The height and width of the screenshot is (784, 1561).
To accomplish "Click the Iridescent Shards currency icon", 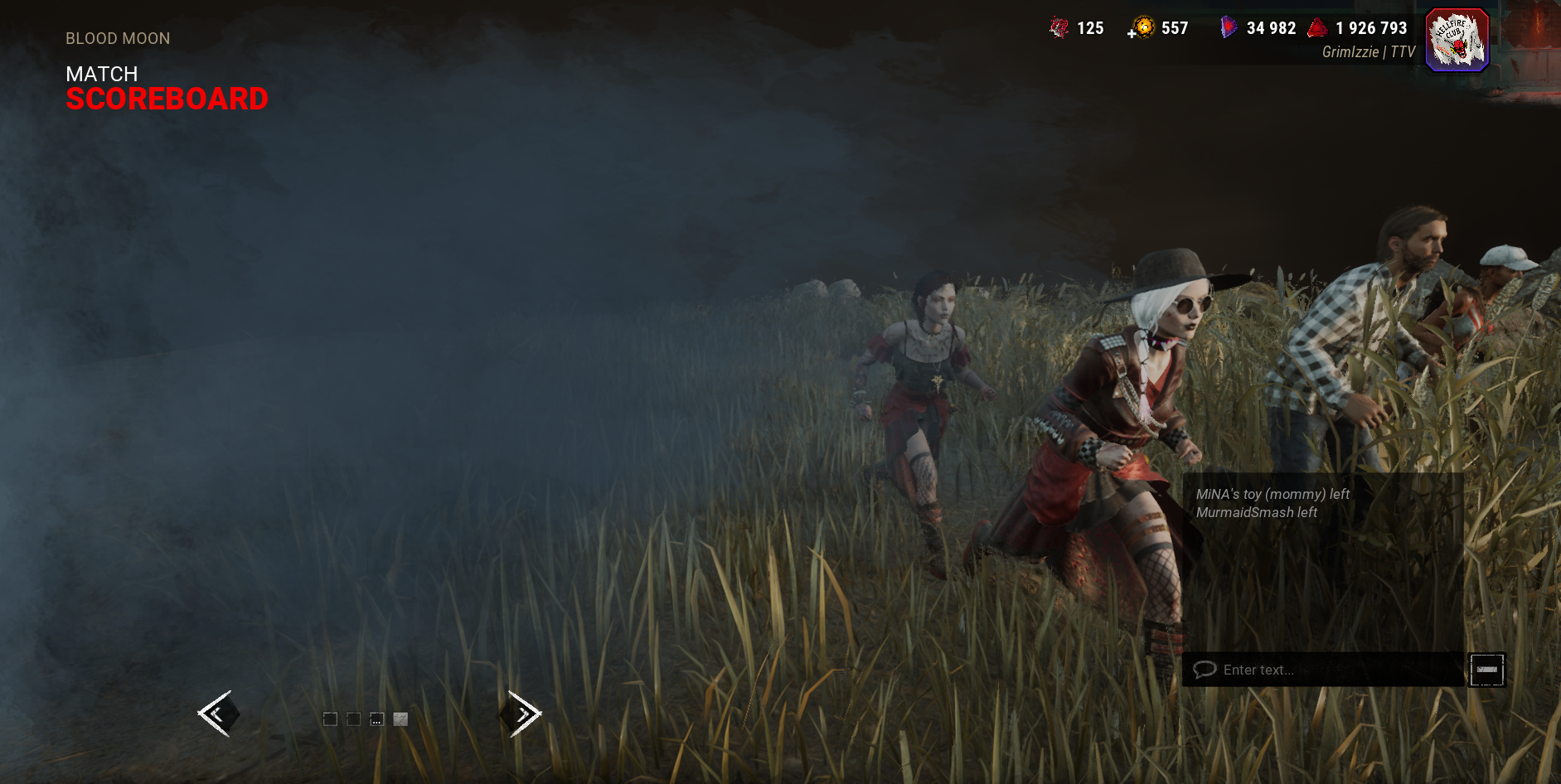I will (1228, 28).
